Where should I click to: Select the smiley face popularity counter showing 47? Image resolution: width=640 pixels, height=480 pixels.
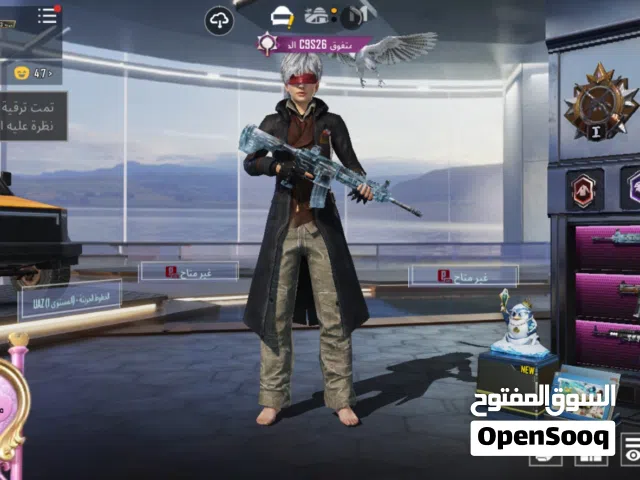pos(32,73)
